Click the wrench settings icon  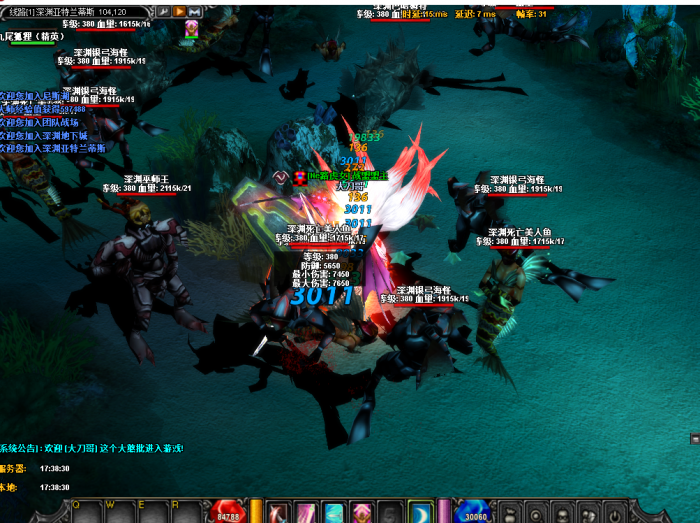click(163, 11)
